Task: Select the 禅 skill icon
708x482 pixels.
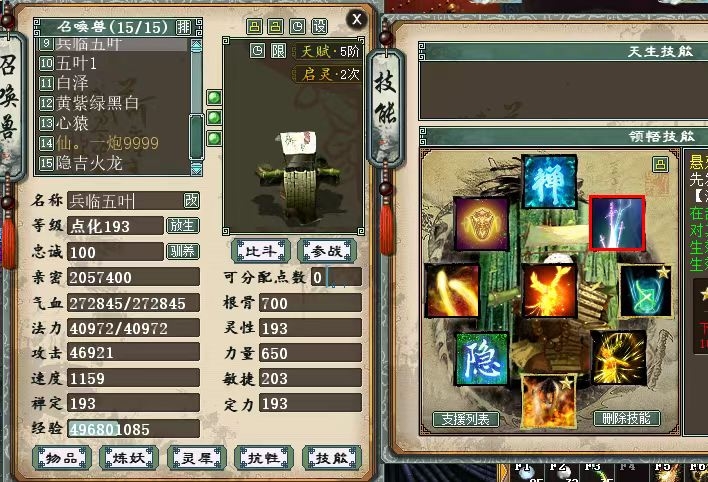Action: [549, 181]
